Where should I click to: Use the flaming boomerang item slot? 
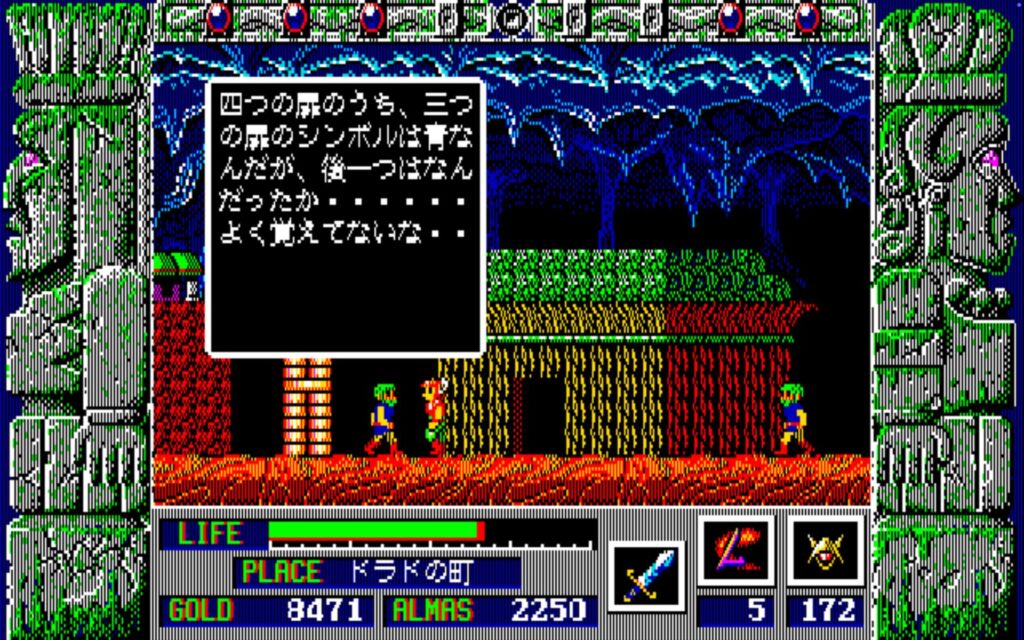736,551
